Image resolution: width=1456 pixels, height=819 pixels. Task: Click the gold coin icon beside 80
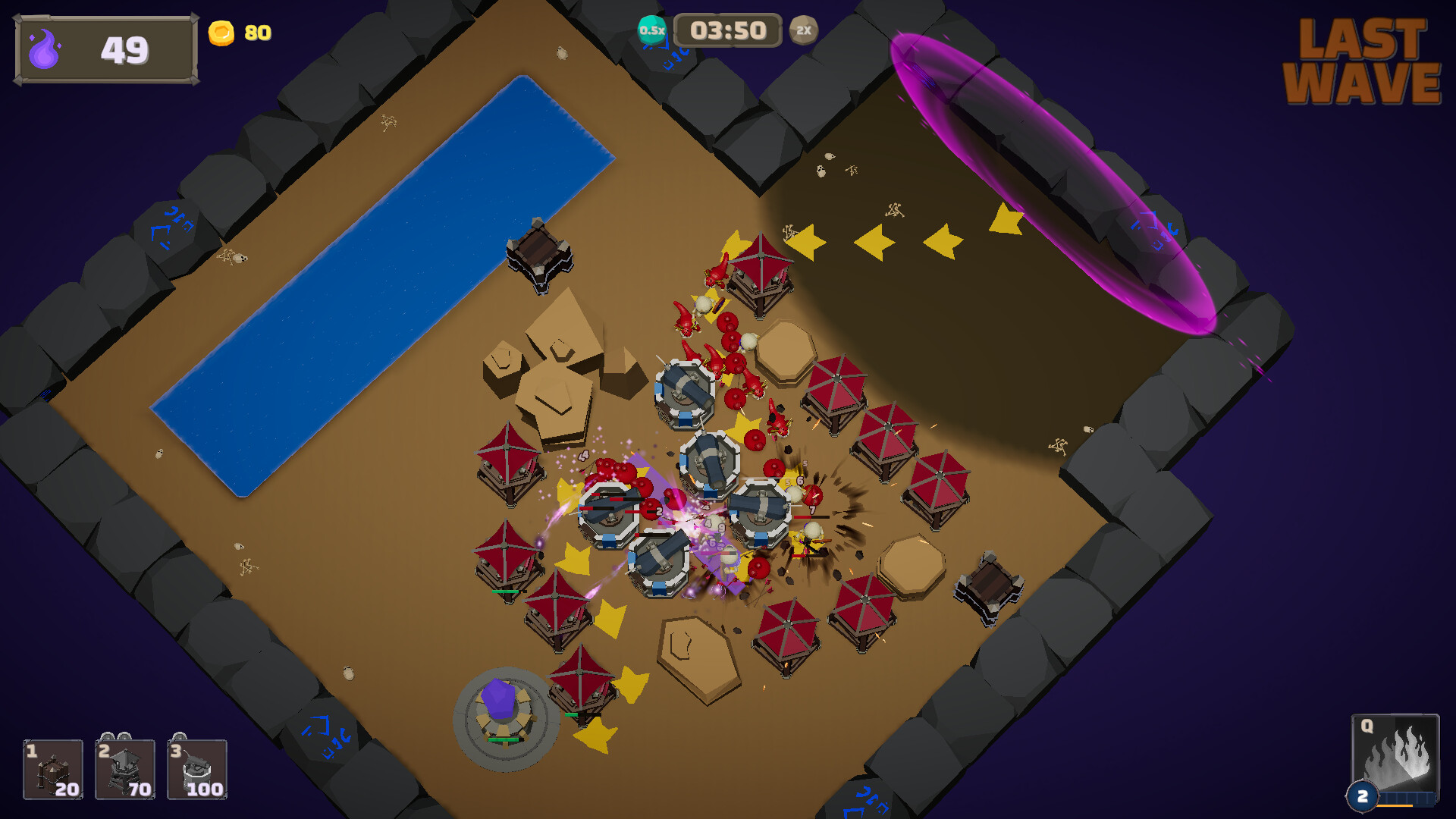[x=223, y=32]
